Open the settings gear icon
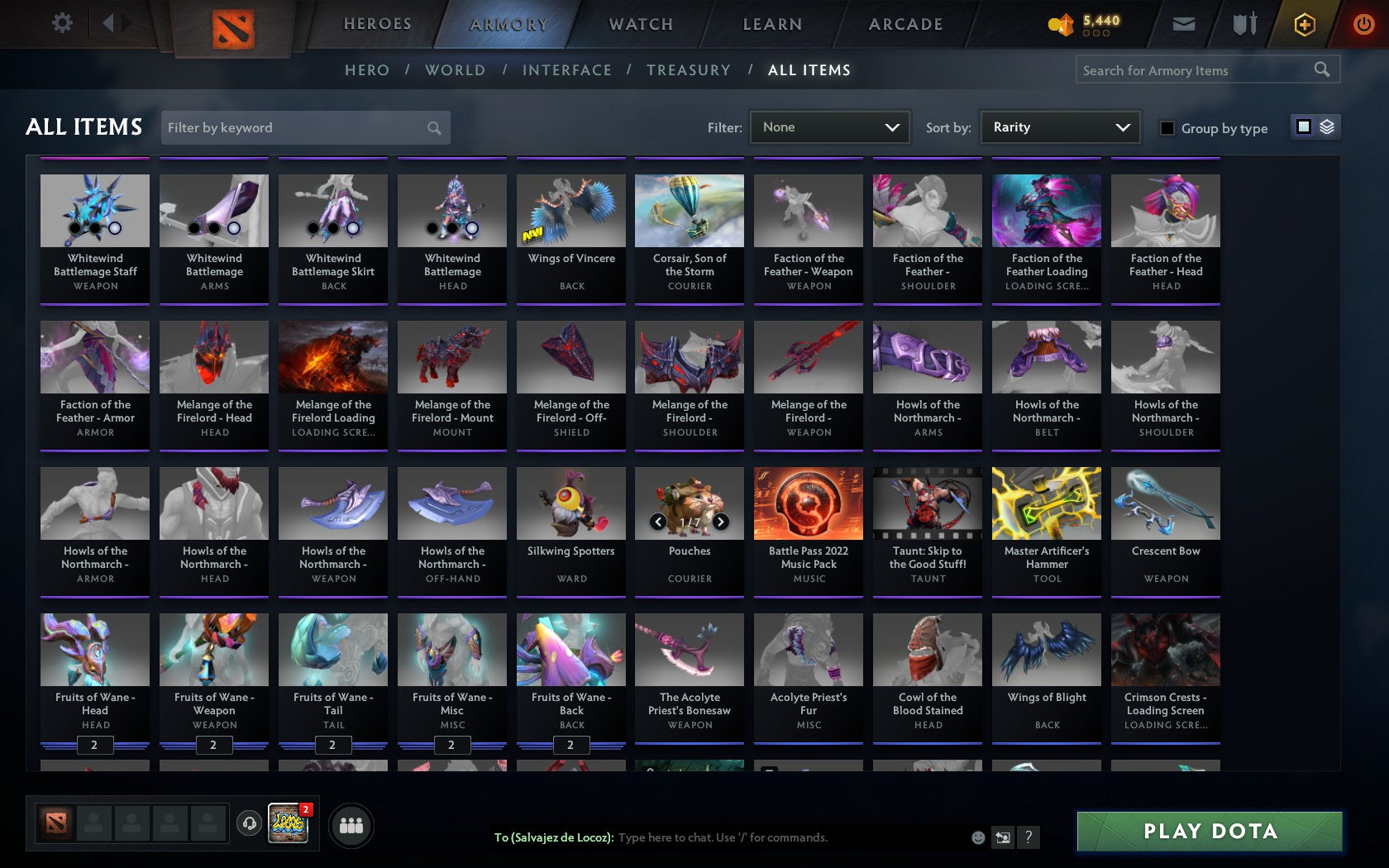 [60, 23]
